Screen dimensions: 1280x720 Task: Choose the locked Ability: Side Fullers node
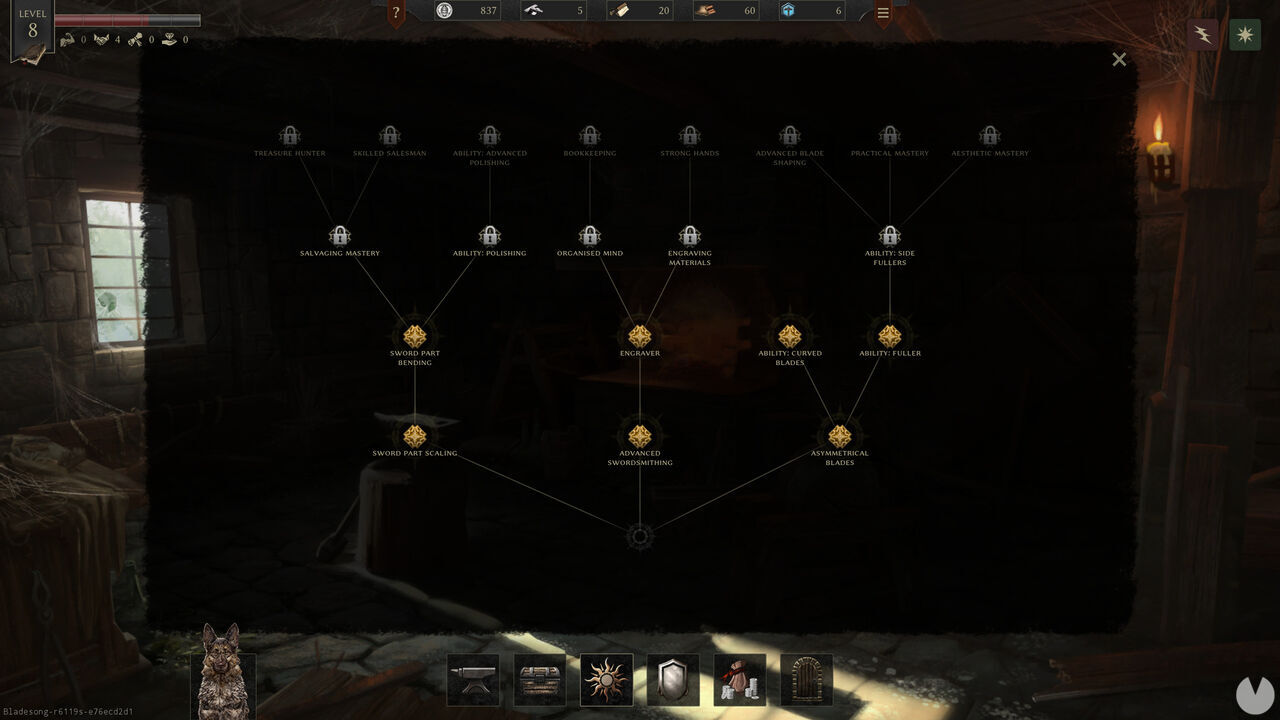890,236
